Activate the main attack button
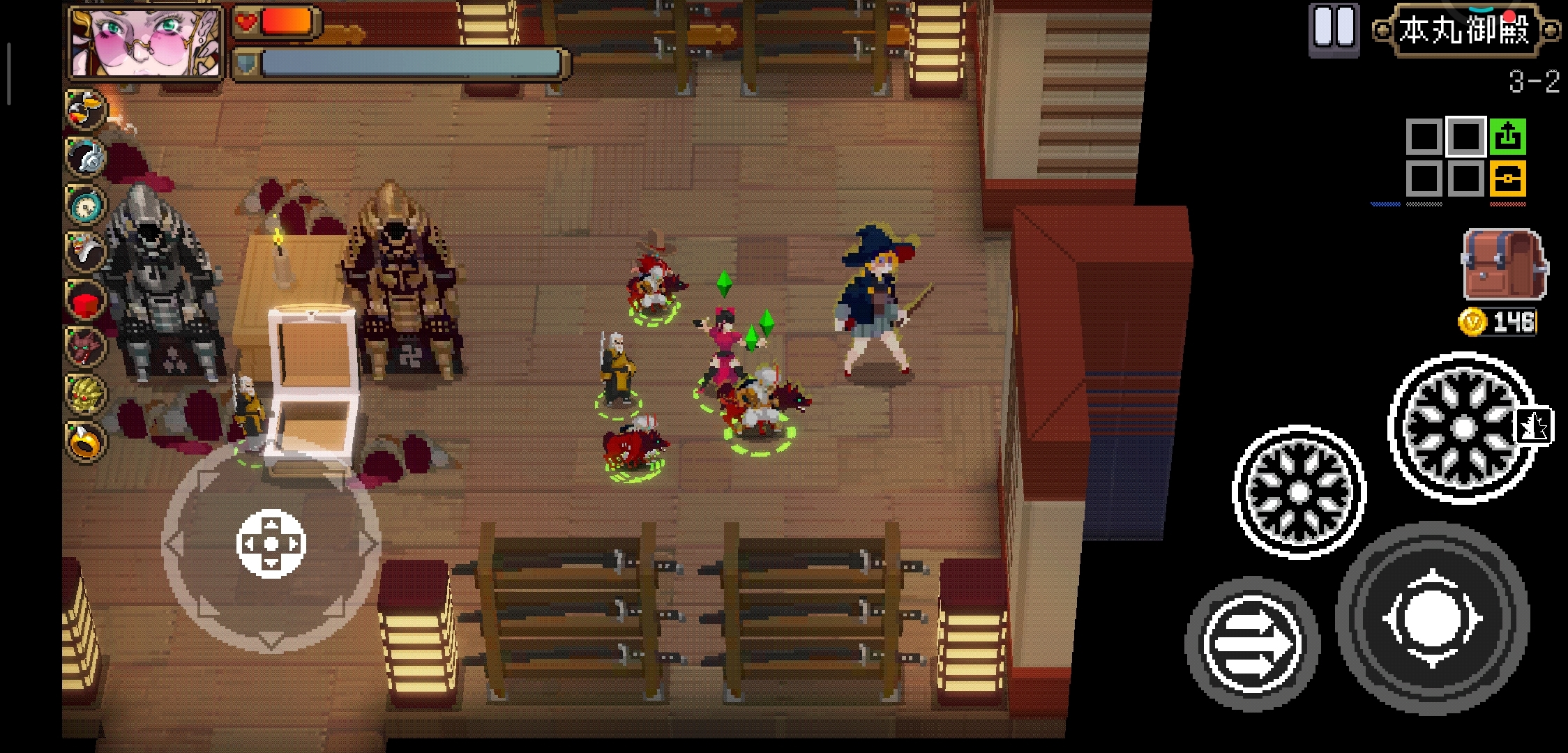This screenshot has width=1568, height=753. tap(1432, 619)
